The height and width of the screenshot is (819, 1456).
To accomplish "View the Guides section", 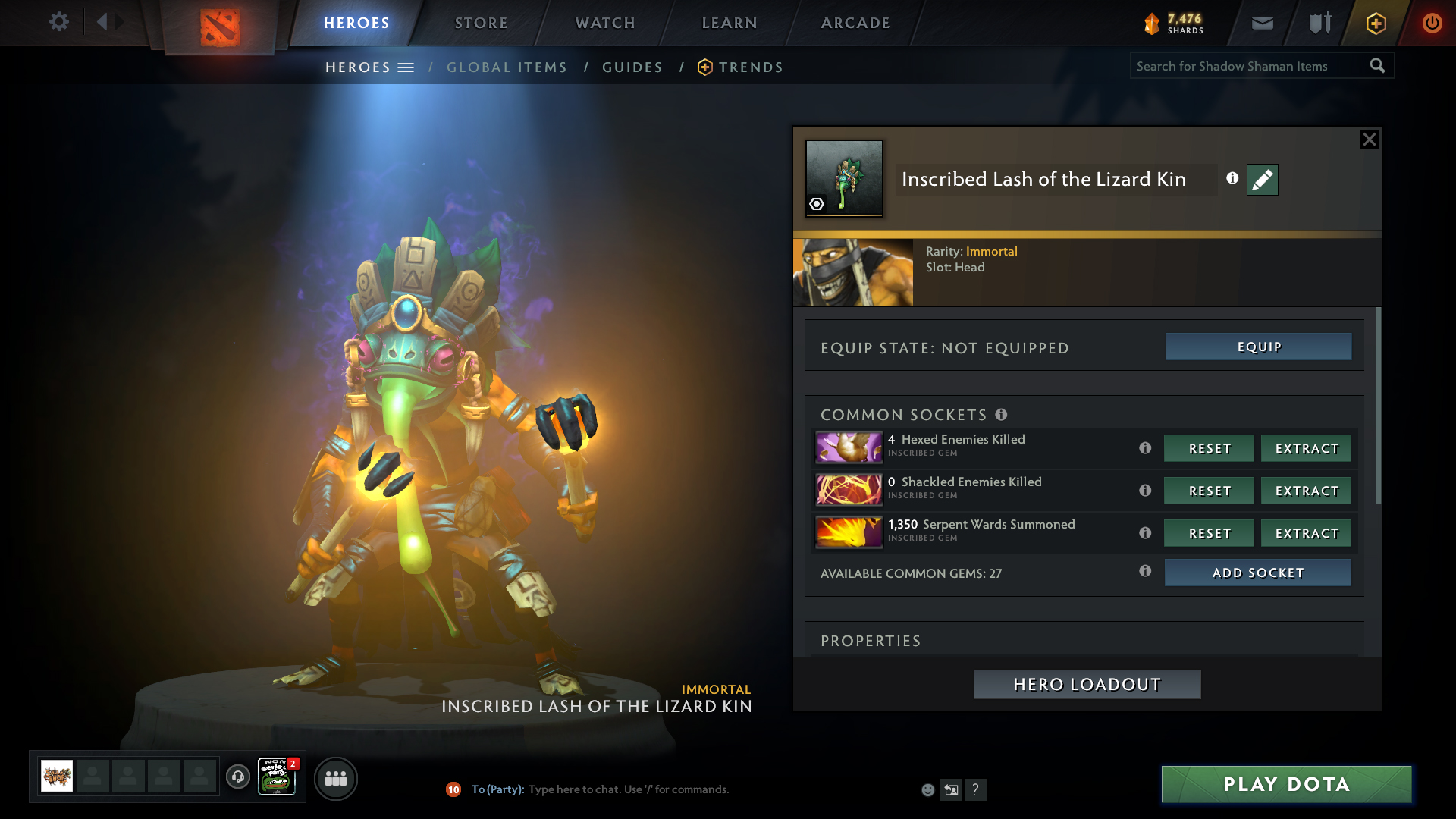I will [632, 67].
